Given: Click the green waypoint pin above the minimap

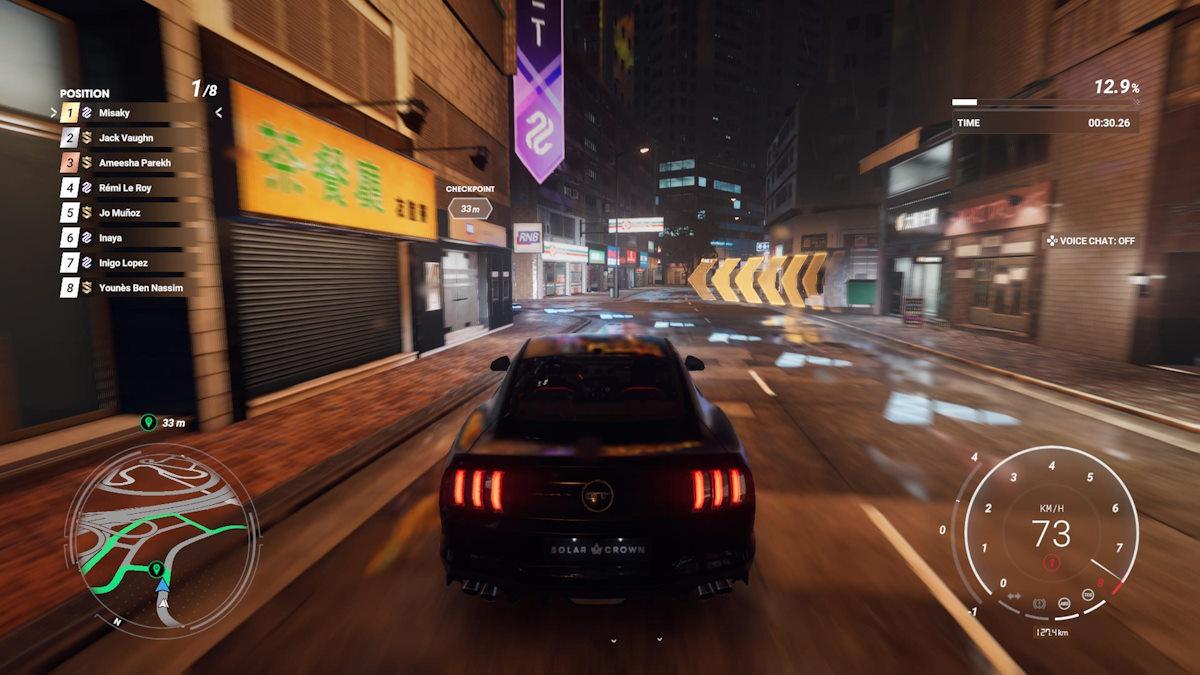Looking at the screenshot, I should tap(148, 423).
